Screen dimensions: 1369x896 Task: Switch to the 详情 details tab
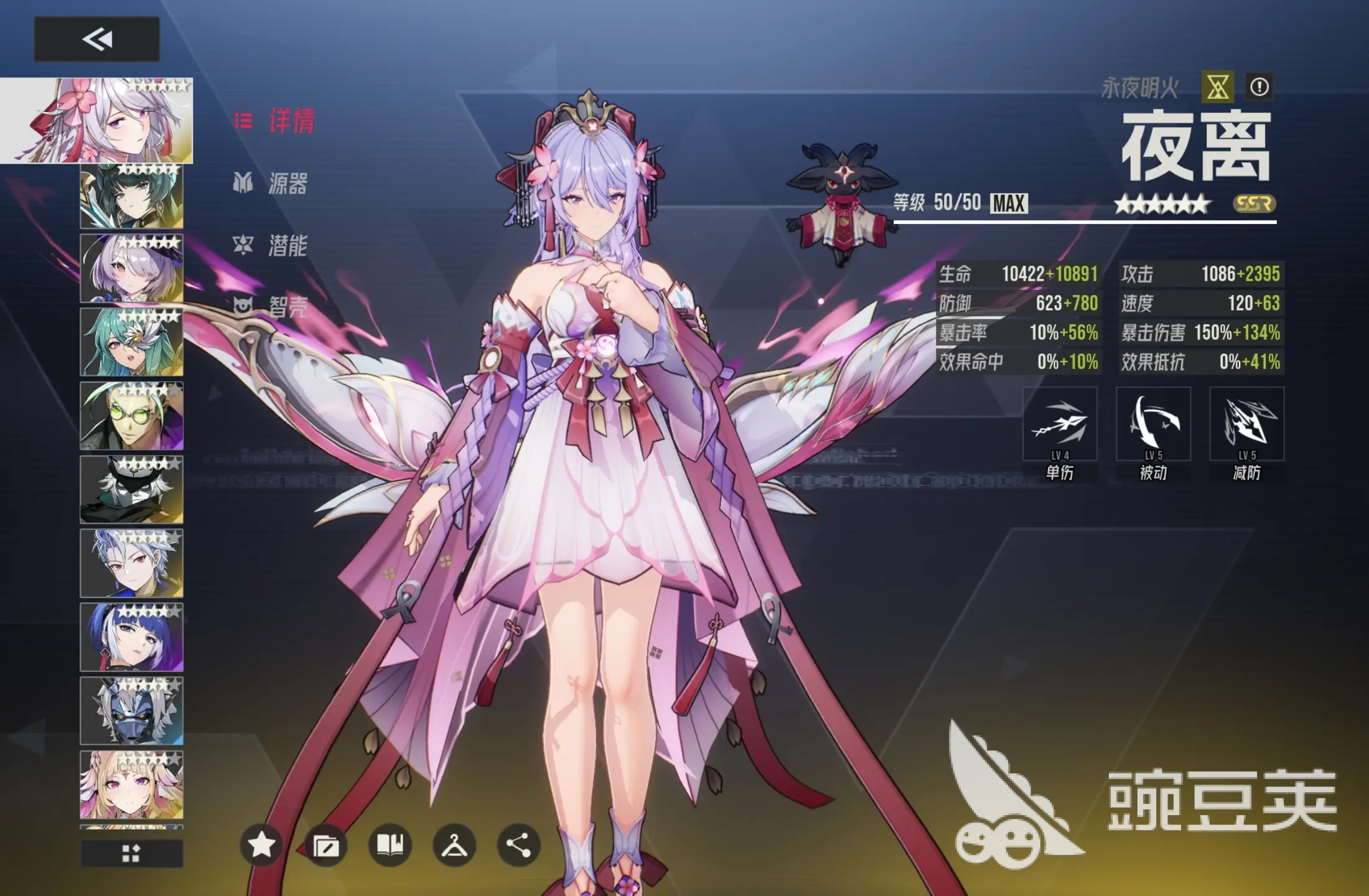click(276, 121)
